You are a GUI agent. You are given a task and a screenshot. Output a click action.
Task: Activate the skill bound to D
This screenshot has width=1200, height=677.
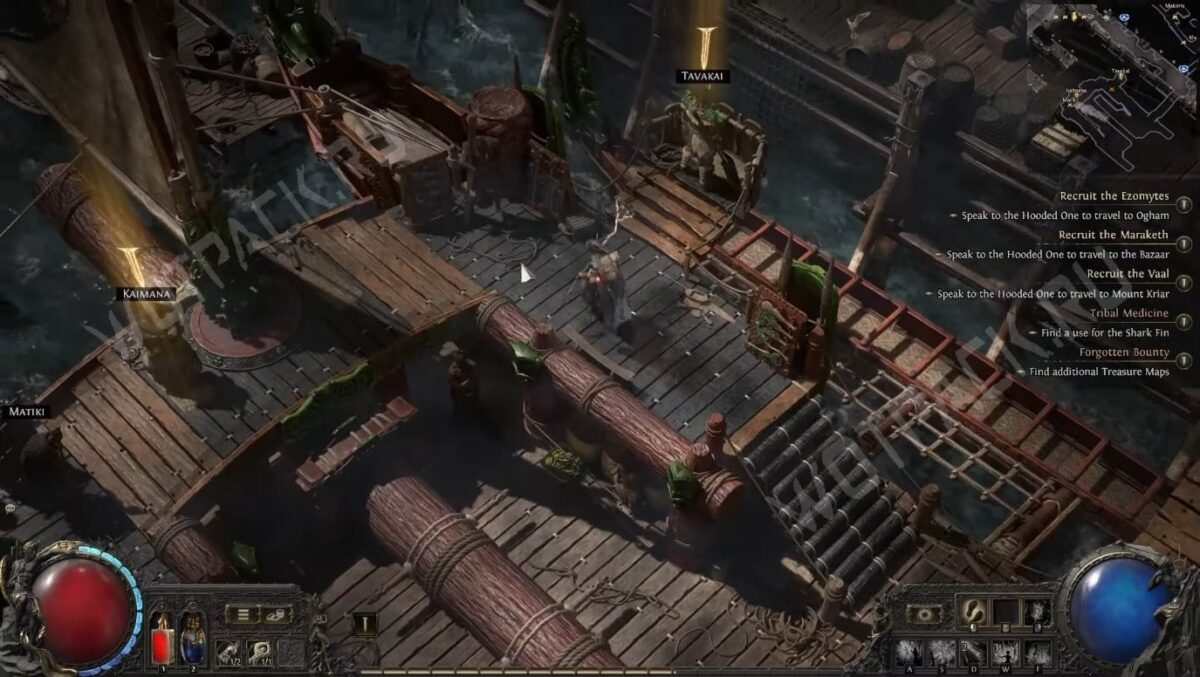pos(974,652)
